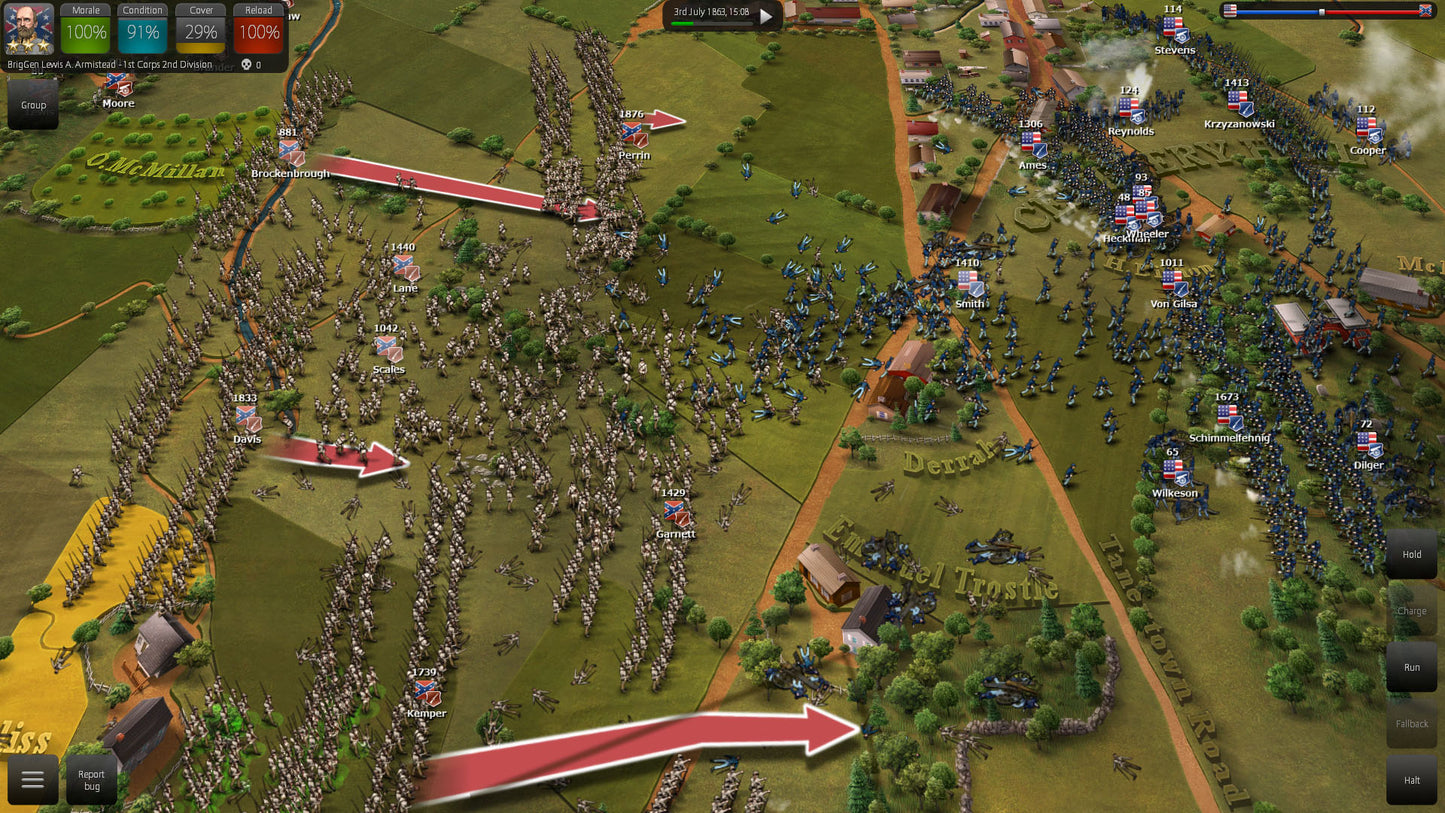Viewport: 1445px width, 813px height.
Task: Click the Group button
Action: [32, 104]
